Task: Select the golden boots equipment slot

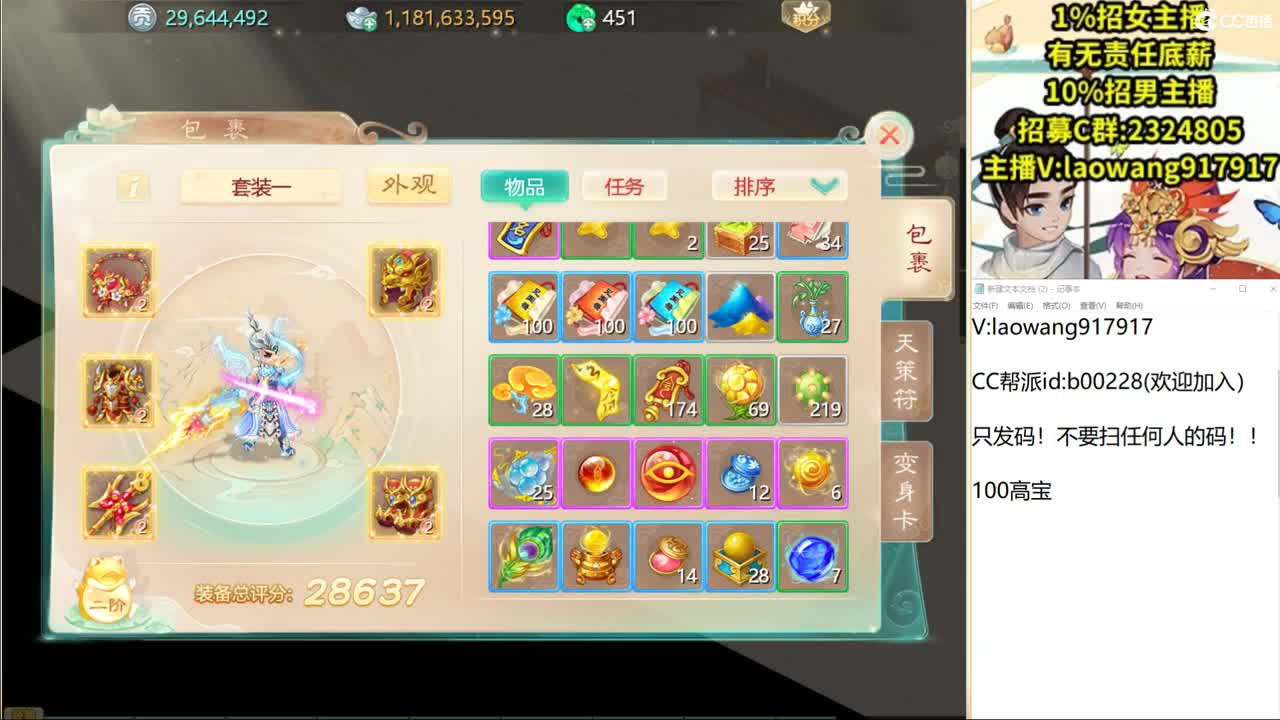Action: tap(403, 505)
